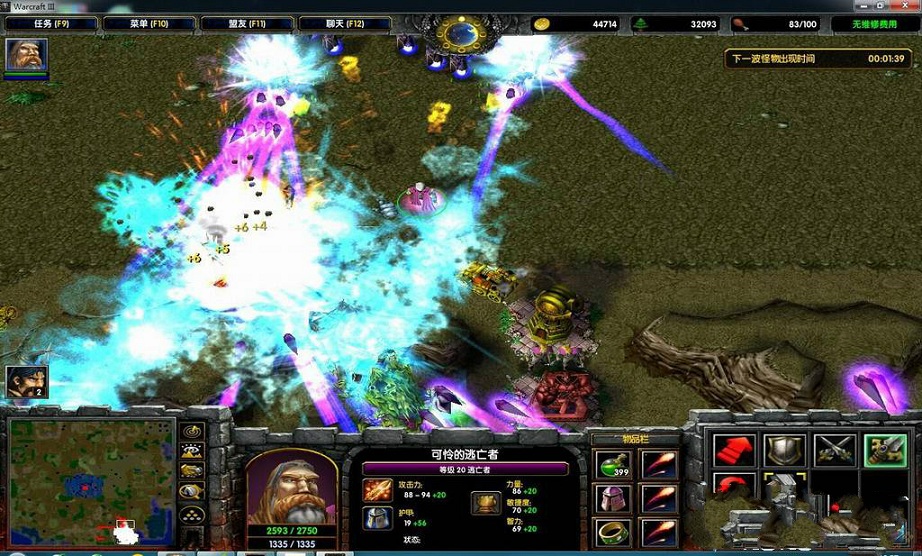Click the unit group icon numbered 2
This screenshot has width=922, height=556.
(26, 383)
